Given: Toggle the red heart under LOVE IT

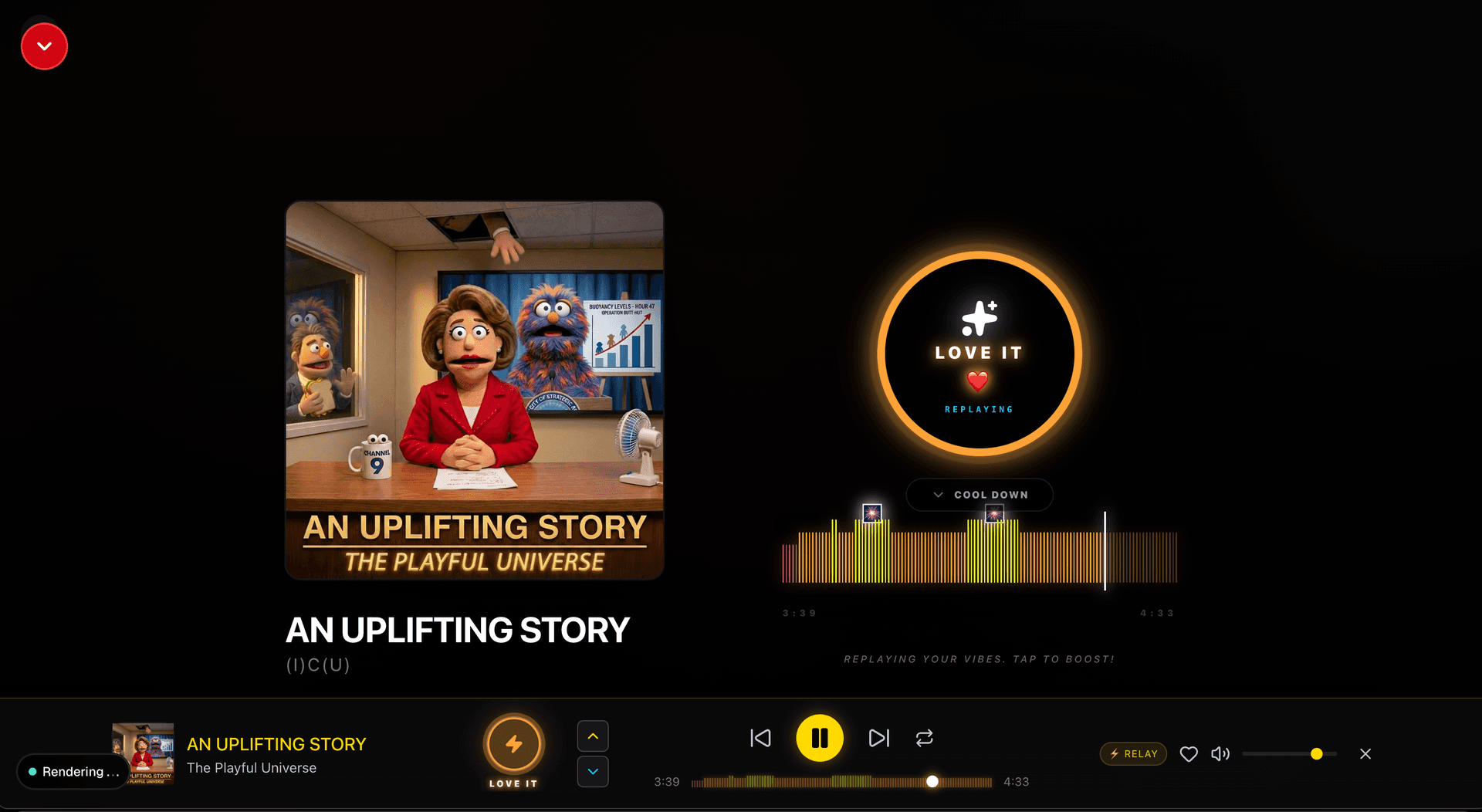Looking at the screenshot, I should click(x=978, y=380).
